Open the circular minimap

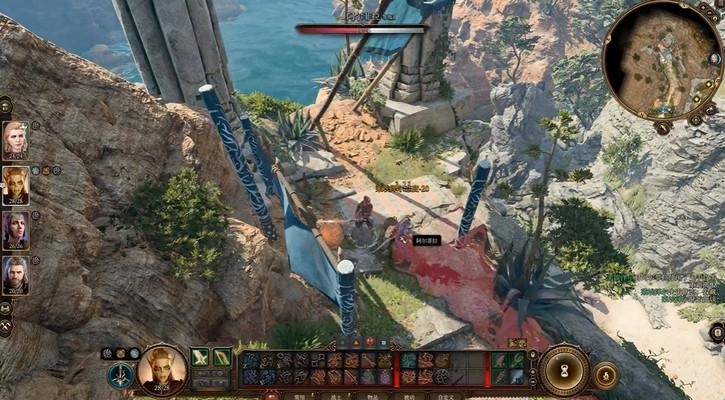pos(662,59)
